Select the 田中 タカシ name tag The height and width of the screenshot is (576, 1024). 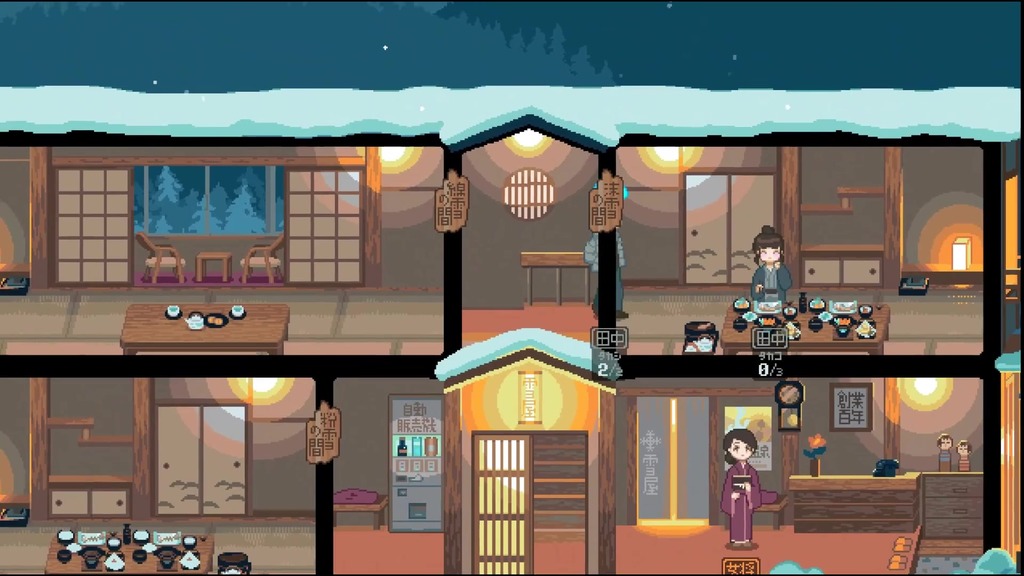pos(609,340)
